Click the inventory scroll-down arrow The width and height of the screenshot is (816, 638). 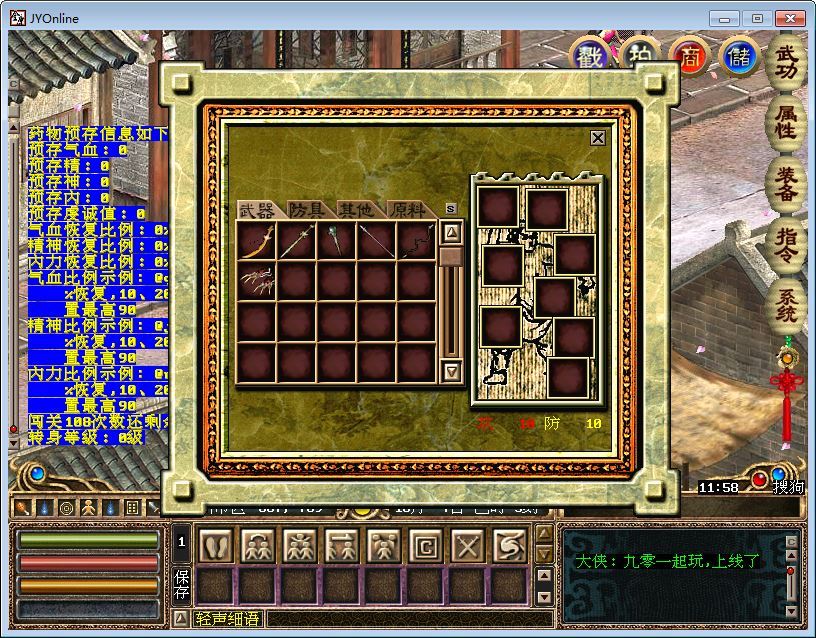tap(451, 371)
